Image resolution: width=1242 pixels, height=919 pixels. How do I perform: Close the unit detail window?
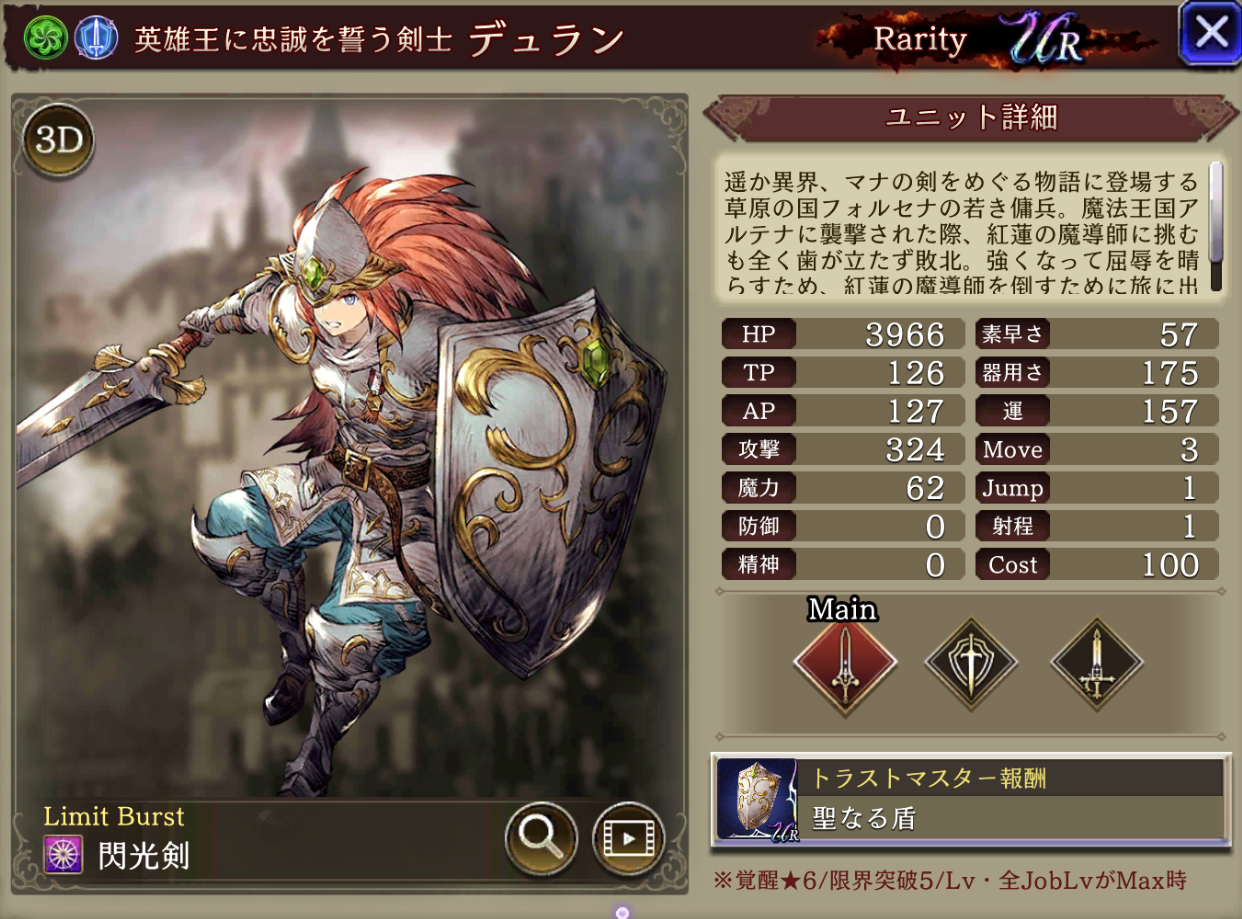pos(1210,33)
